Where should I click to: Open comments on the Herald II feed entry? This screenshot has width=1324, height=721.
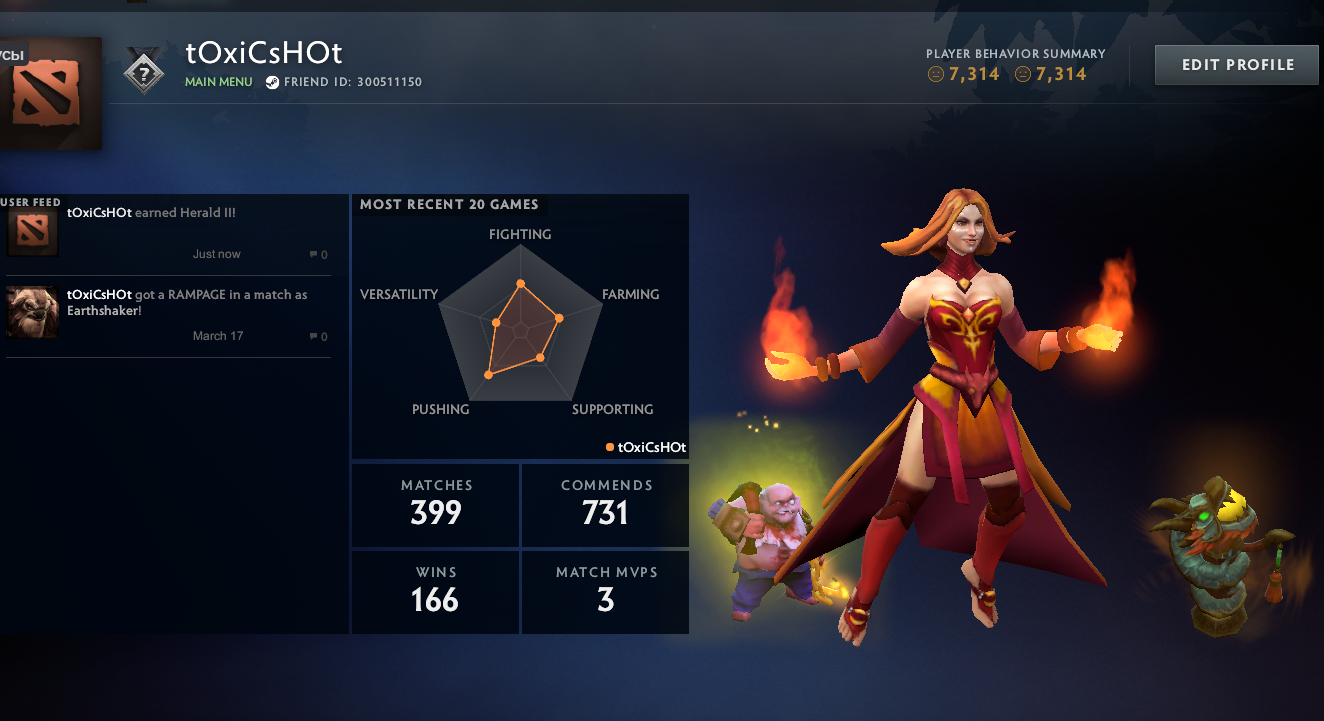(317, 254)
